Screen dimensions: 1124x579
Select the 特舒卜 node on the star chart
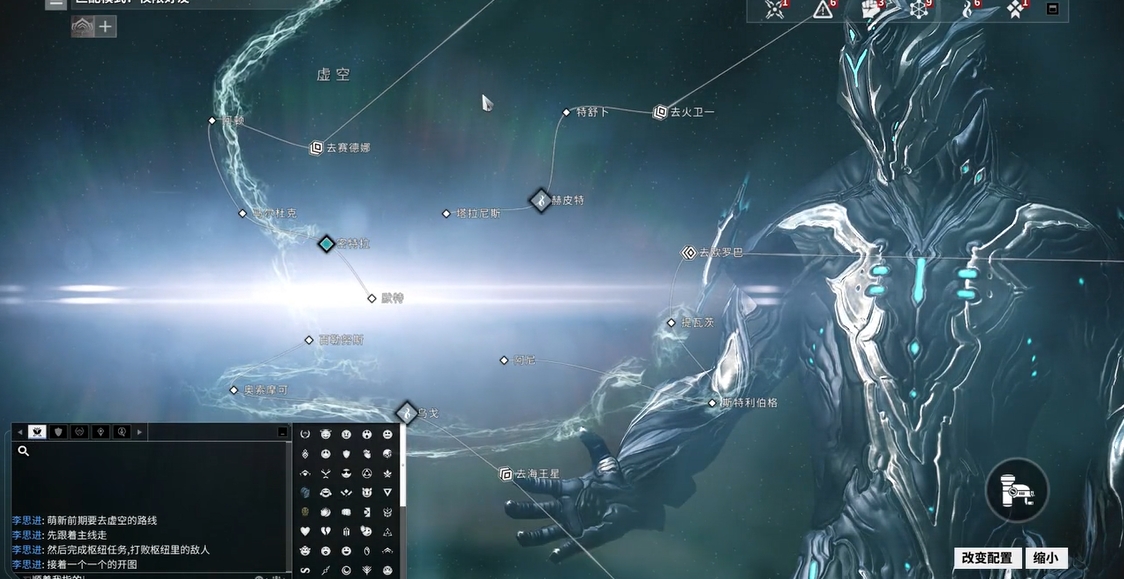tap(566, 112)
